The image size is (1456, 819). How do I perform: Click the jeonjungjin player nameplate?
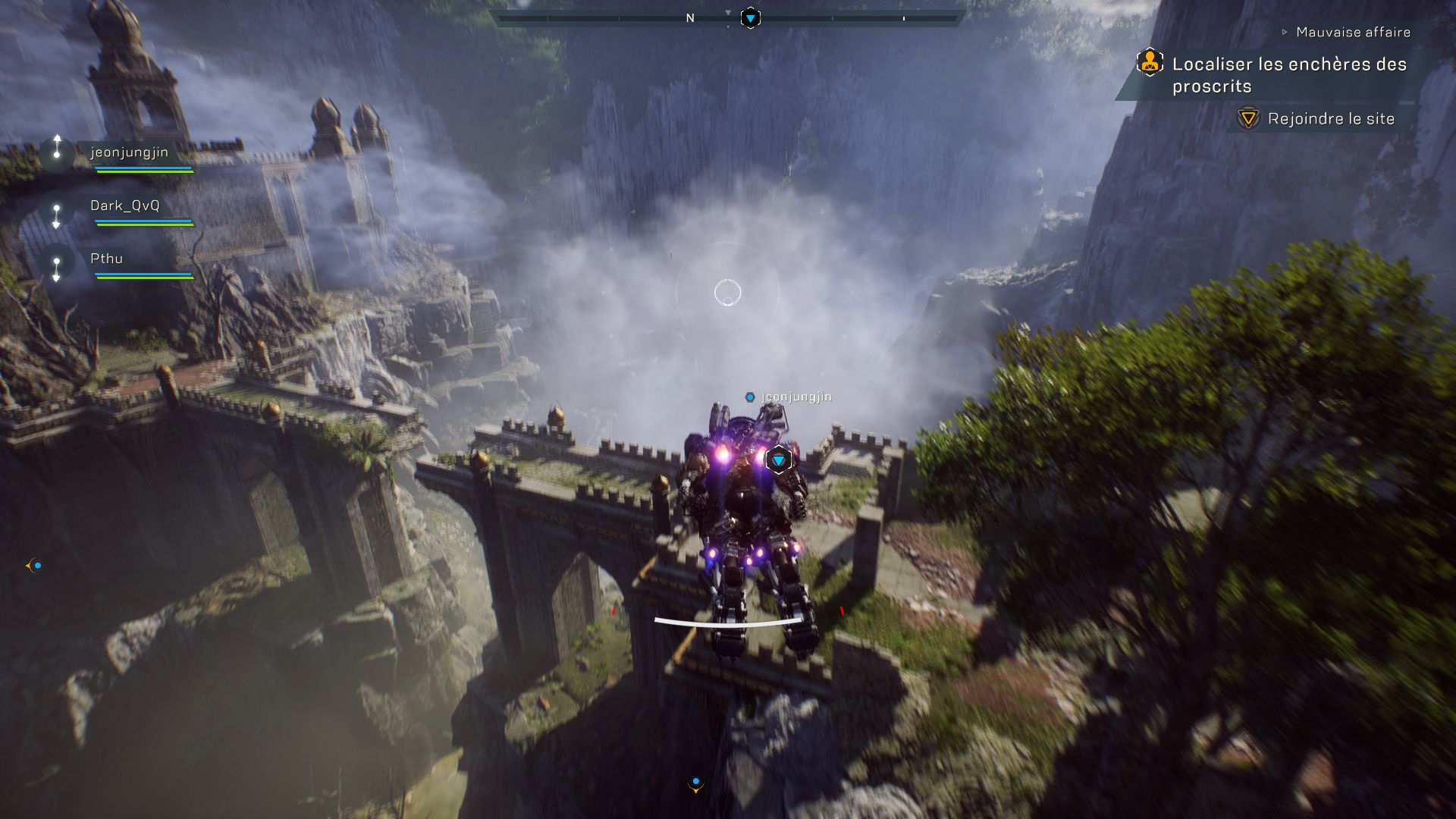coord(795,397)
